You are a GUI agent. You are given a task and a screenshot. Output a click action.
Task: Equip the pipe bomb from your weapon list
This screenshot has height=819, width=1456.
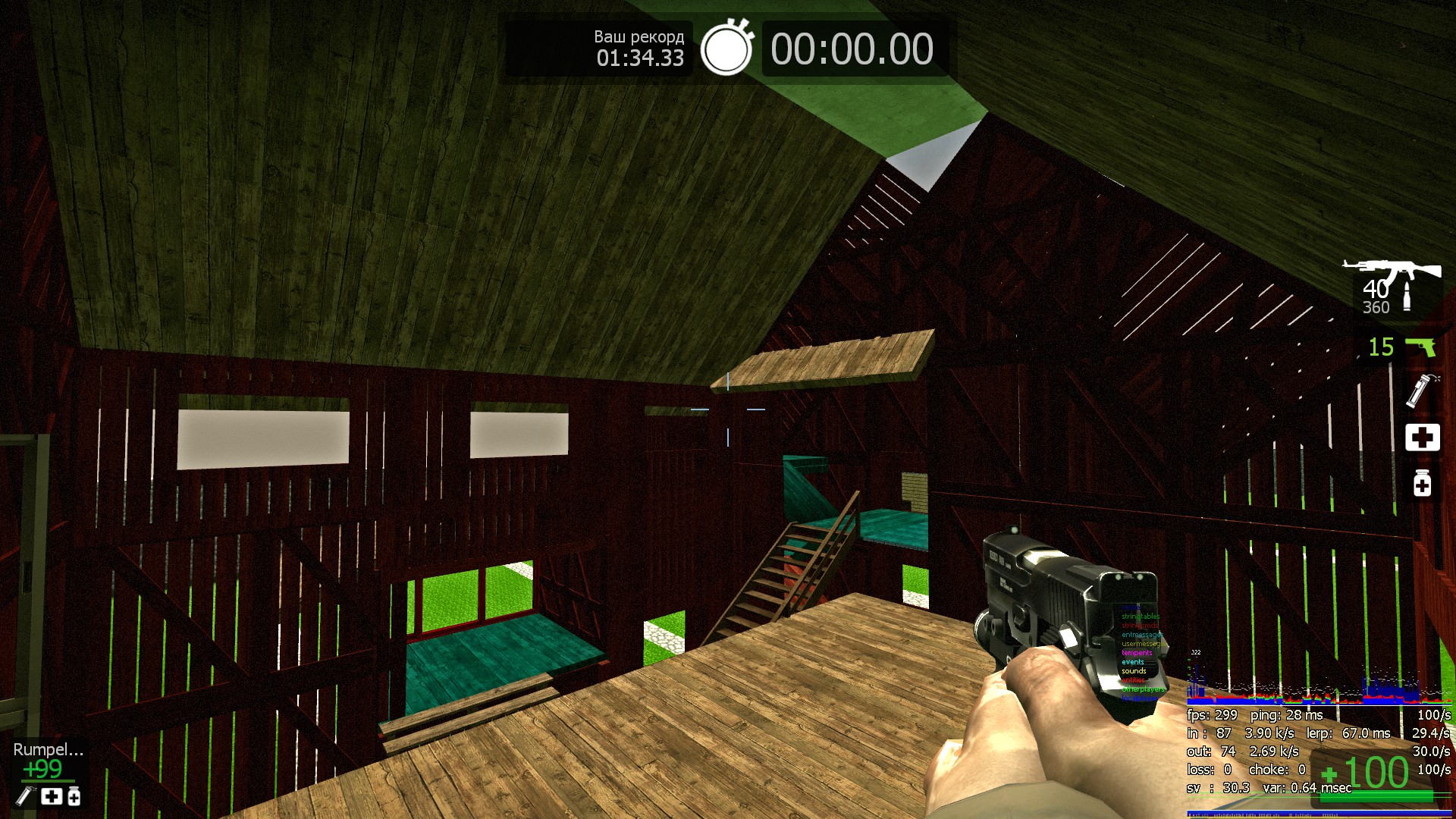1417,390
